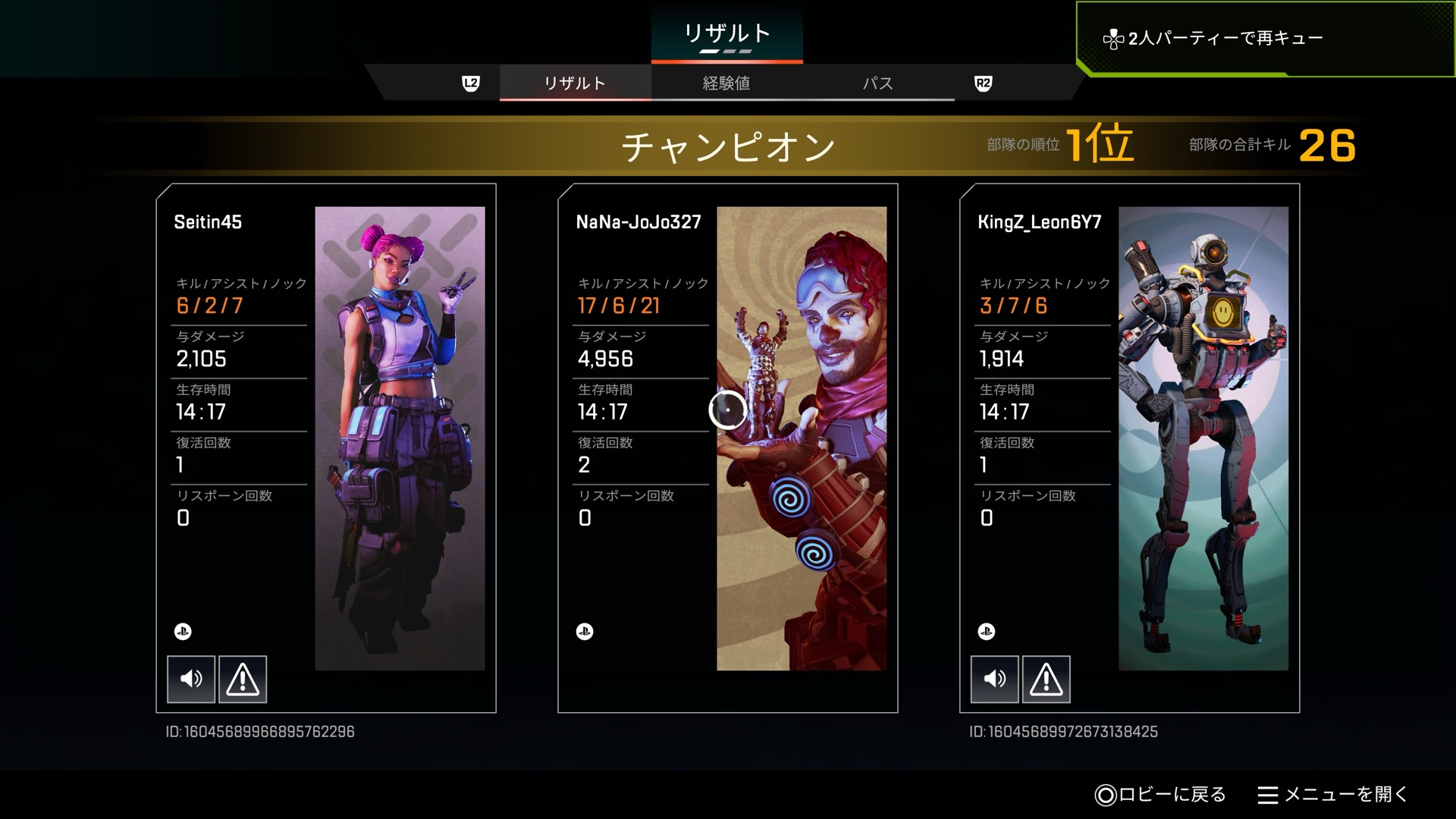Switch to the 経験値 tab
Image resolution: width=1456 pixels, height=819 pixels.
(x=726, y=83)
